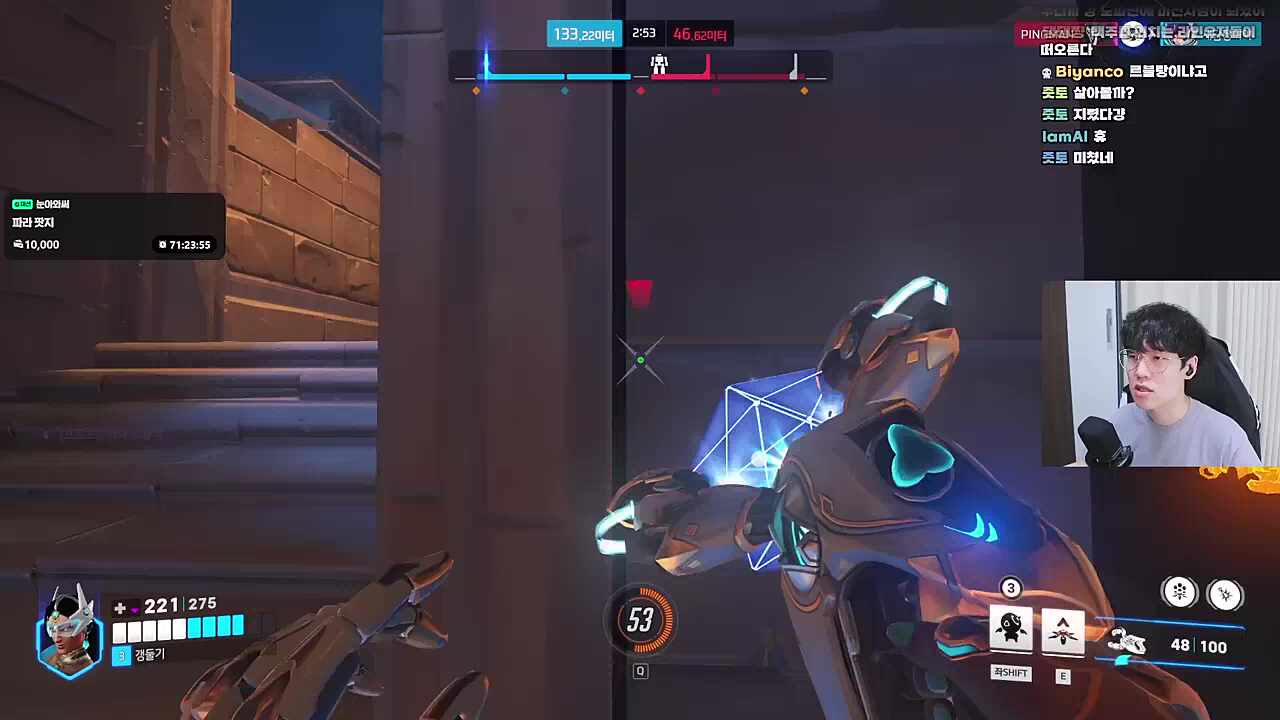
Task: Select the first round perk icon
Action: pyautogui.click(x=1180, y=593)
